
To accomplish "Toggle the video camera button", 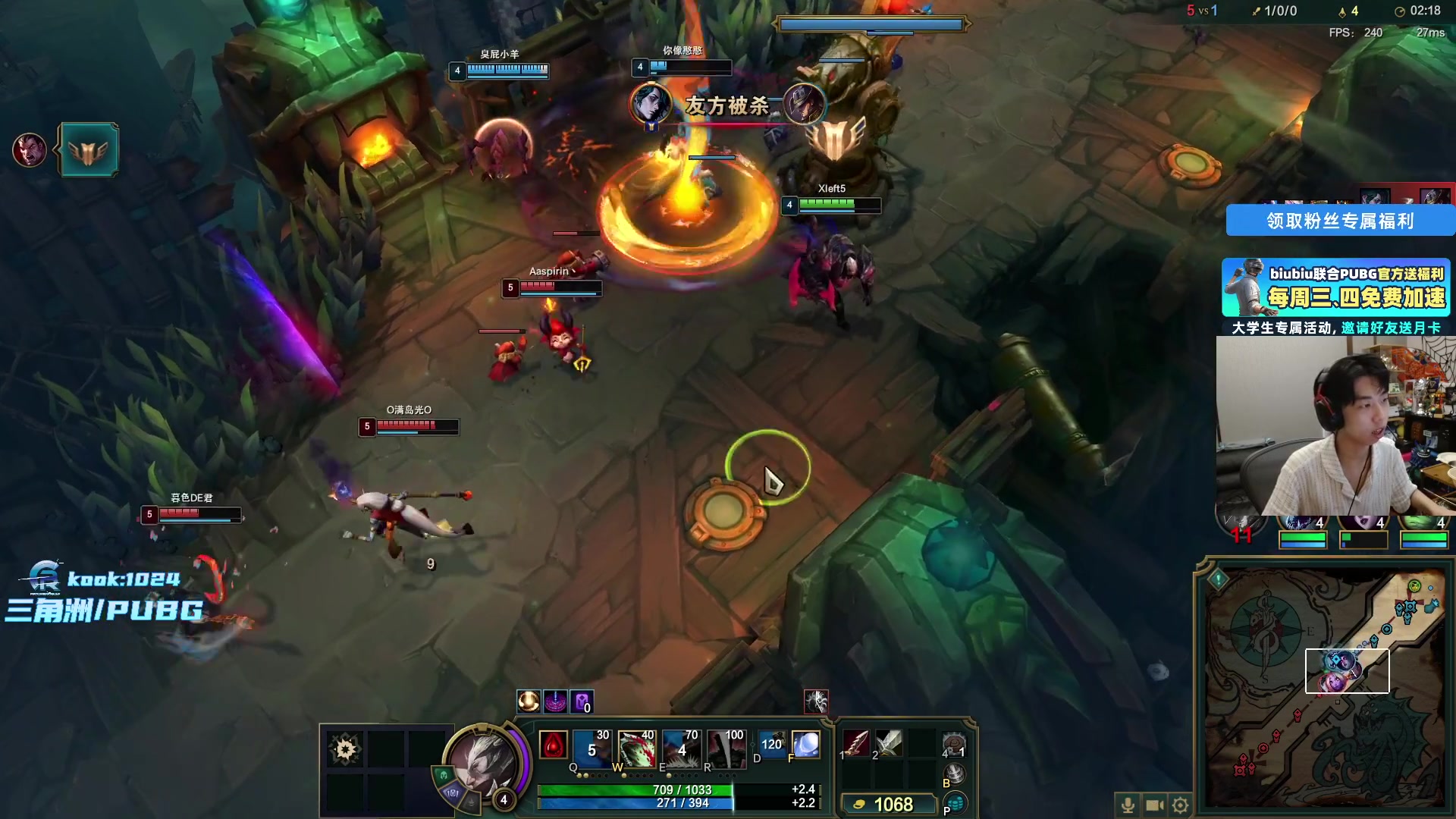I will pos(1154,805).
